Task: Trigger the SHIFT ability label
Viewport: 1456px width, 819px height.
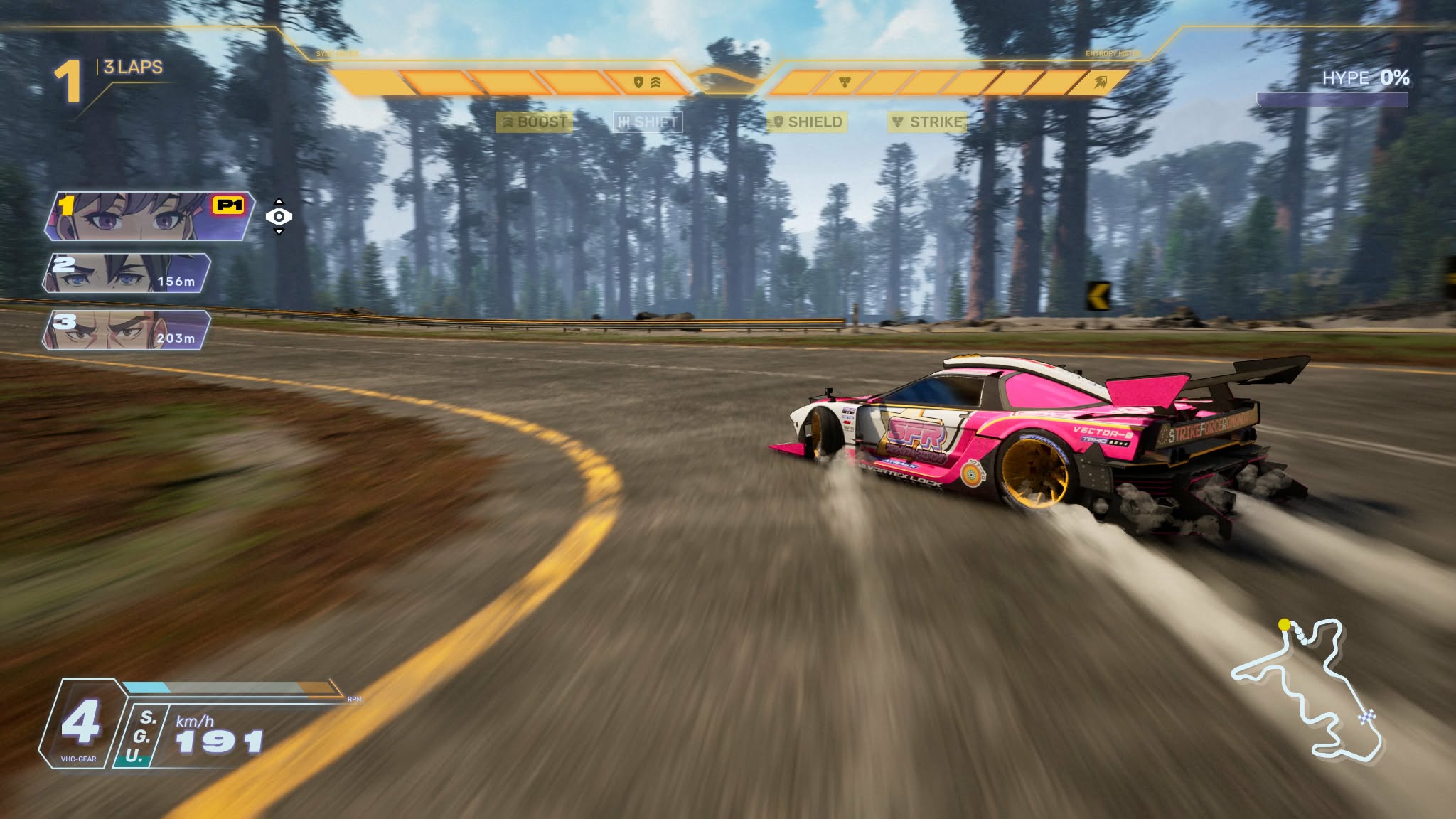Action: click(x=647, y=122)
